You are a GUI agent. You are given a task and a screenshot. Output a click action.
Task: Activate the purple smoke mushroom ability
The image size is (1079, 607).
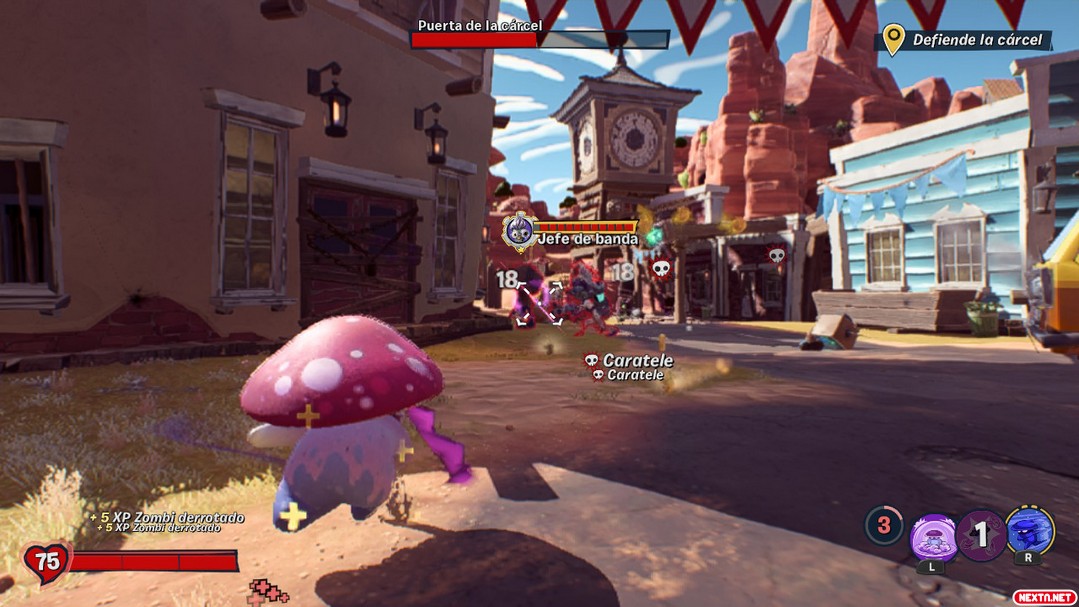click(934, 537)
